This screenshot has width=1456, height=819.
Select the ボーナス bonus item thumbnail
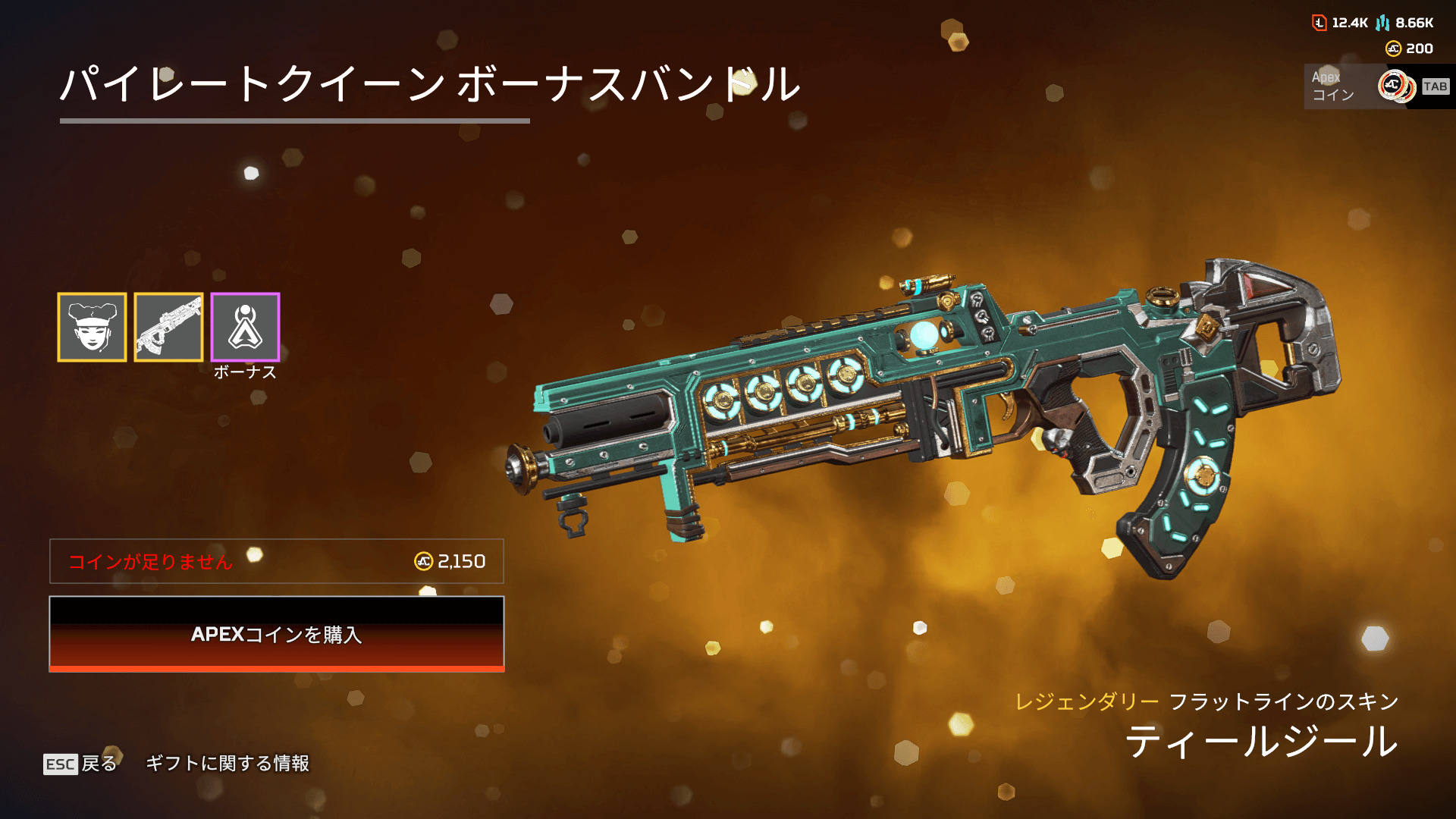245,327
